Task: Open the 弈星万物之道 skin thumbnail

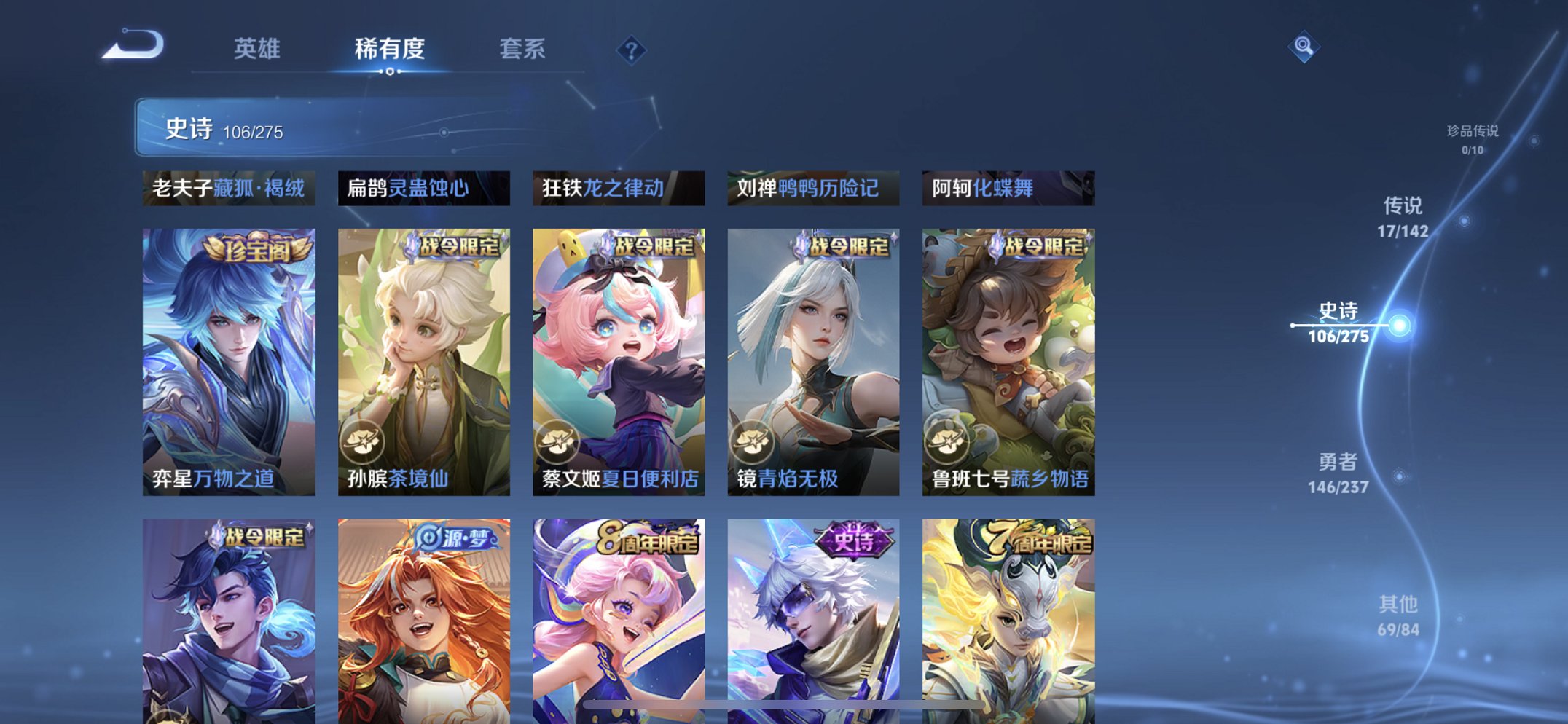Action: click(228, 357)
